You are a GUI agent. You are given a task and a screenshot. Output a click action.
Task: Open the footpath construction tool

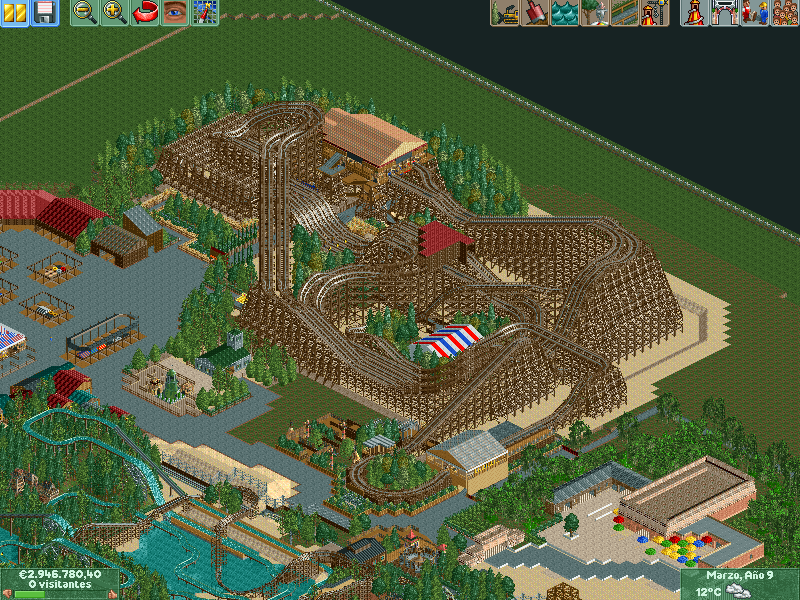pos(625,13)
